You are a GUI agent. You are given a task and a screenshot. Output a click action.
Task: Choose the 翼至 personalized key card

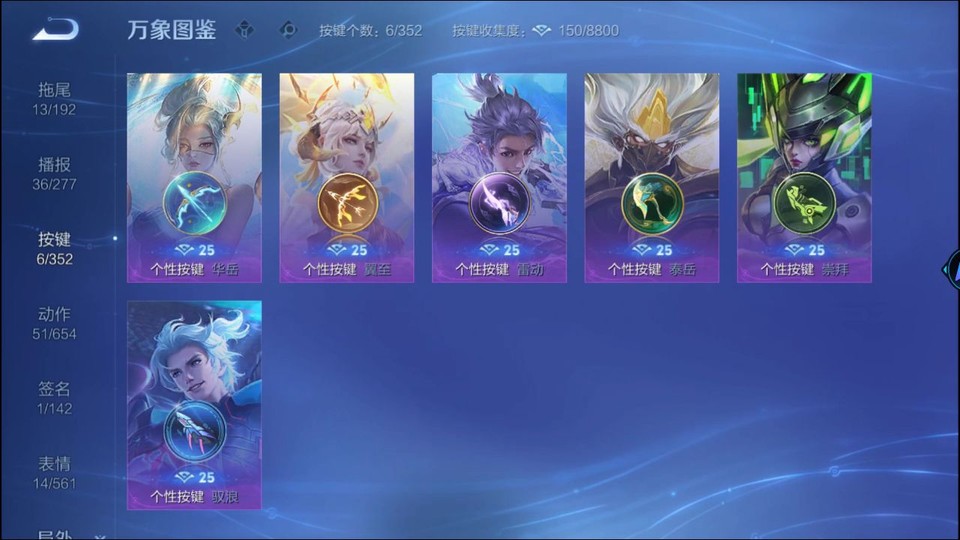347,178
